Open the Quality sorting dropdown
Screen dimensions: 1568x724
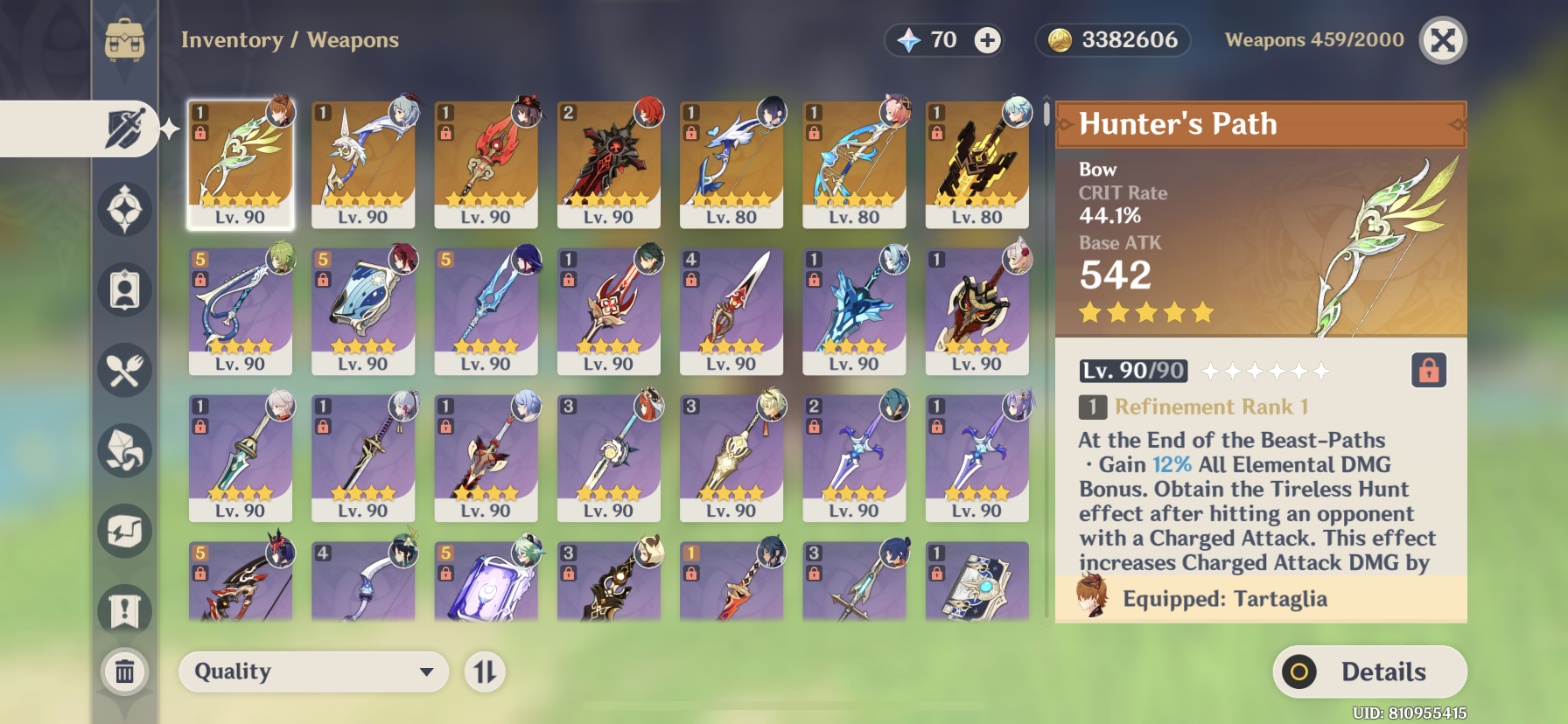313,672
